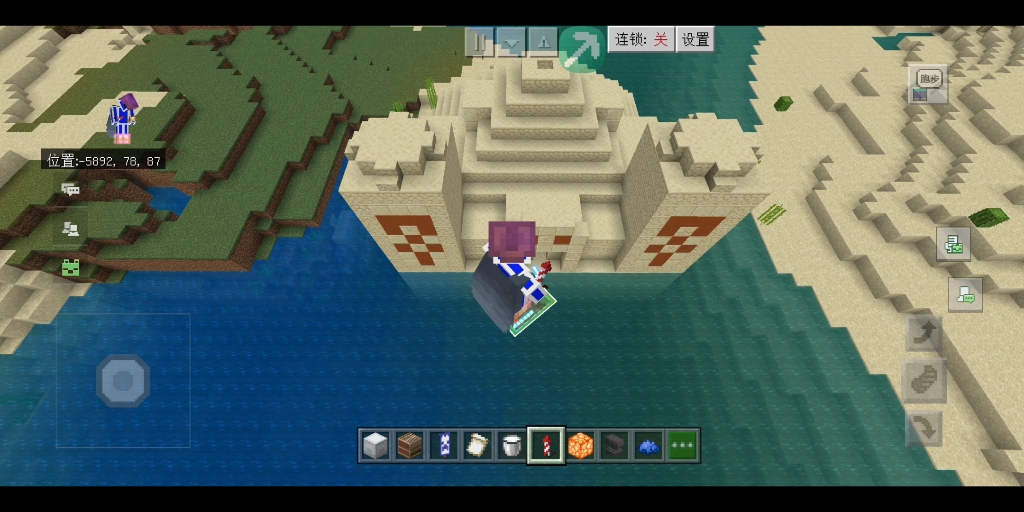This screenshot has width=1024, height=512.
Task: Choose the paper map hotbar slot
Action: (478, 445)
